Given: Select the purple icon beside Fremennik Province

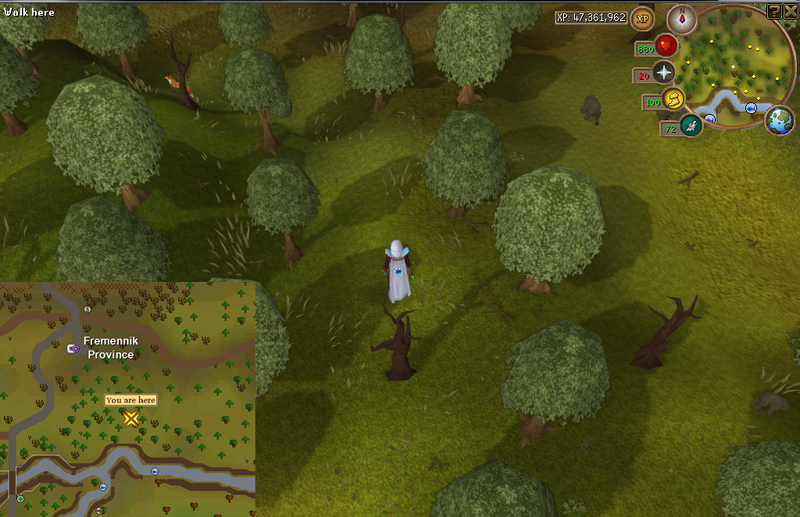Looking at the screenshot, I should click(73, 348).
